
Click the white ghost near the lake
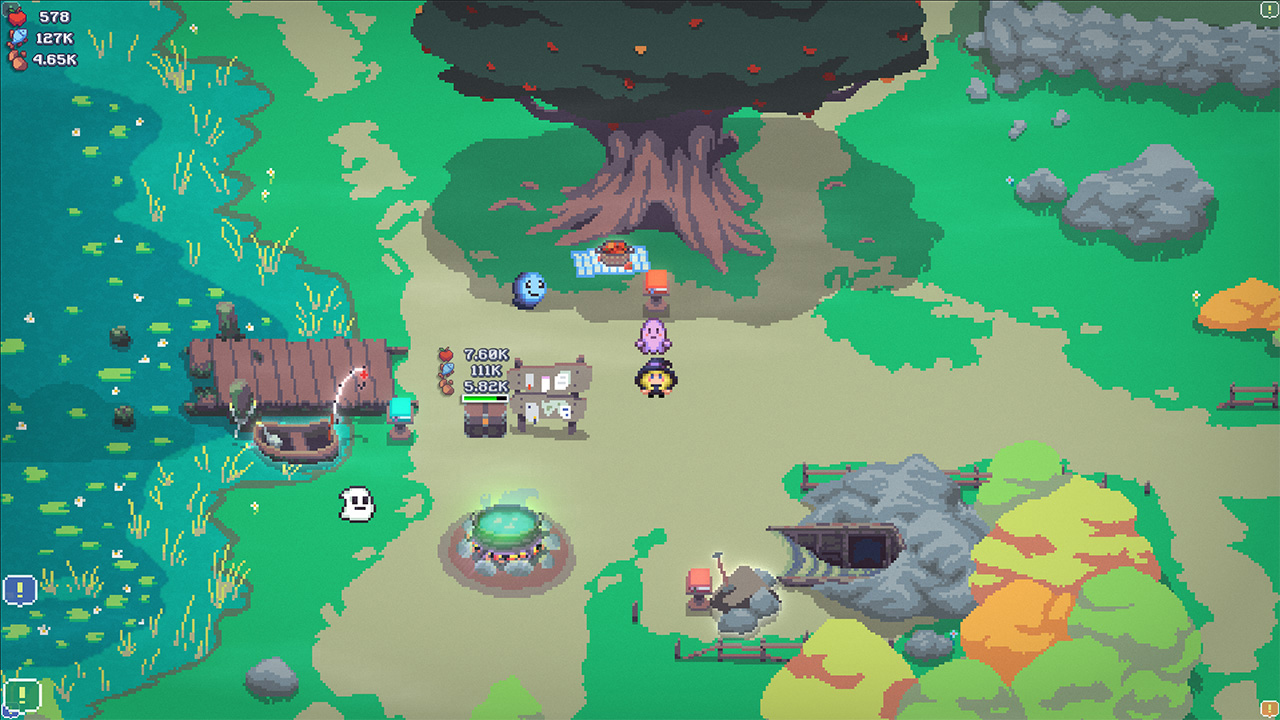coord(358,503)
